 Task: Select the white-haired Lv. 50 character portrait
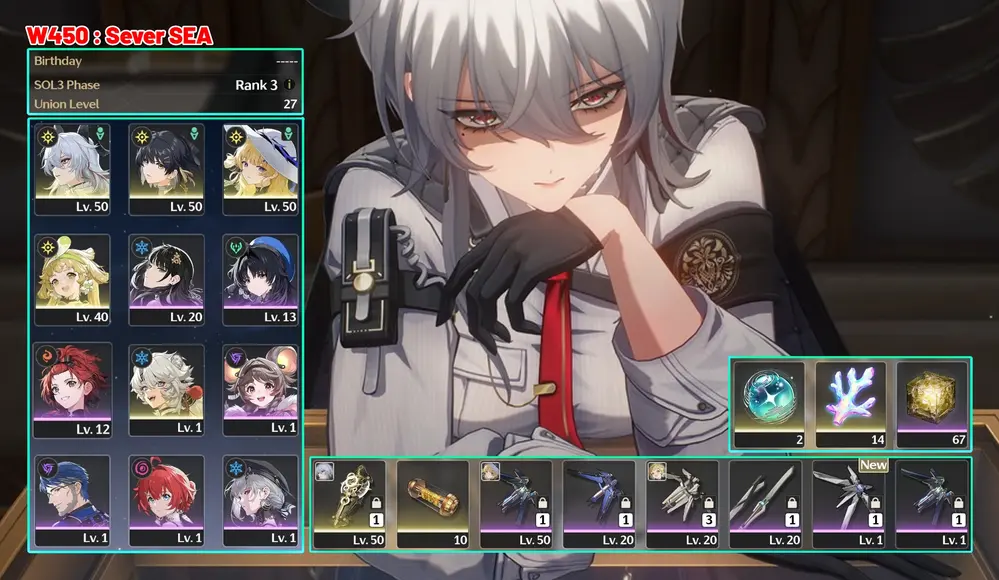tap(71, 166)
